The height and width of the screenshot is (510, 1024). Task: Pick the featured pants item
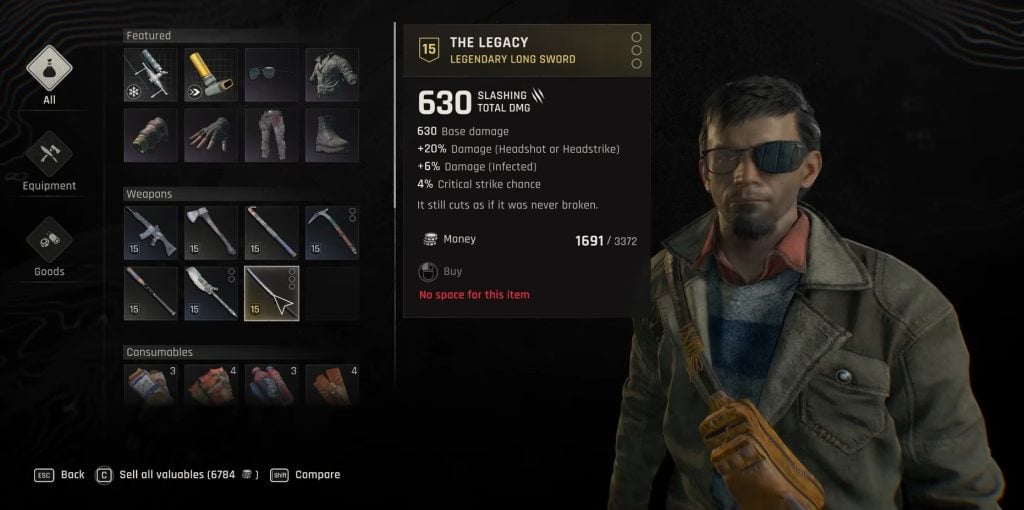coord(271,136)
